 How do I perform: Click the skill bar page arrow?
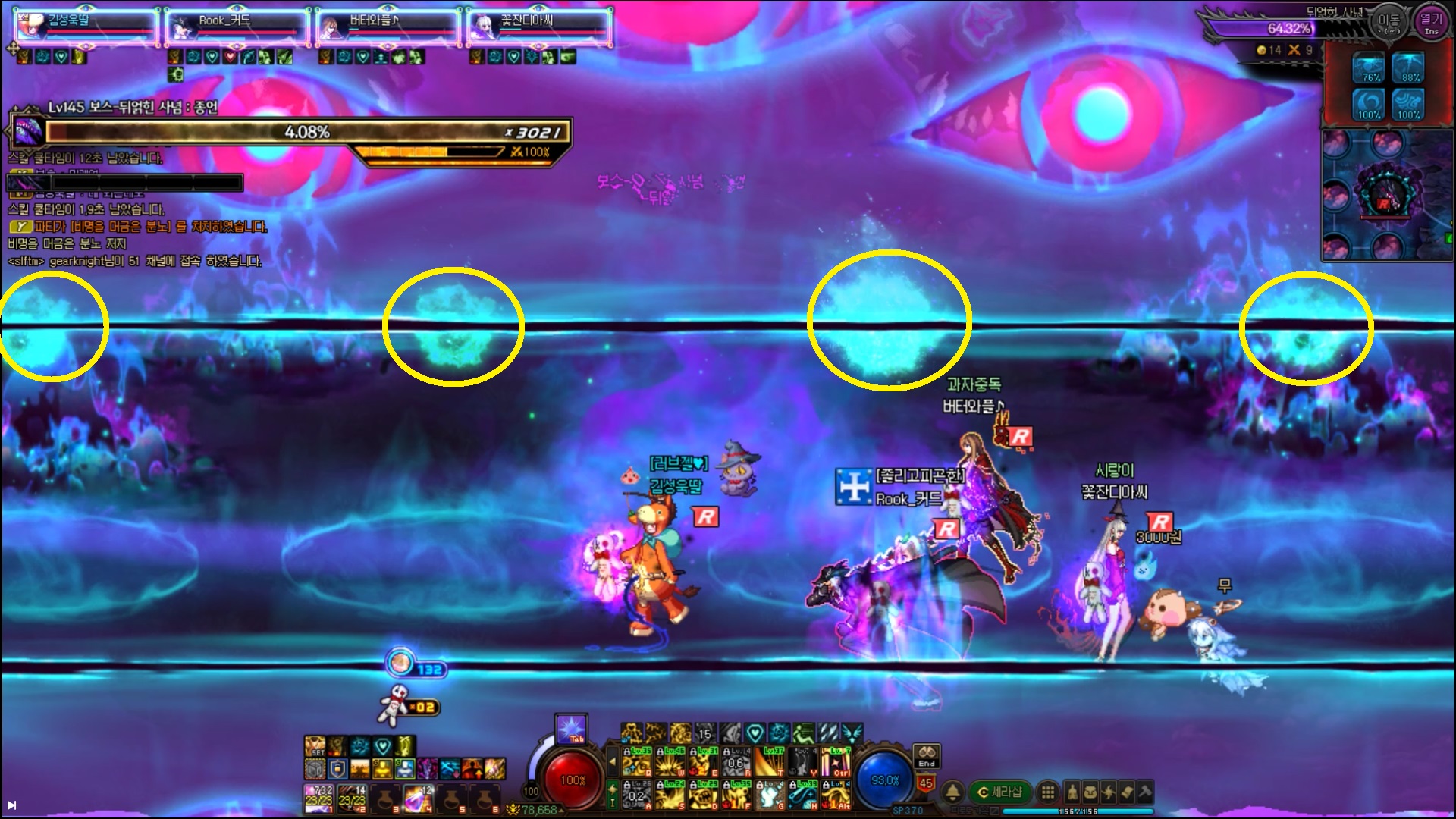click(x=613, y=761)
